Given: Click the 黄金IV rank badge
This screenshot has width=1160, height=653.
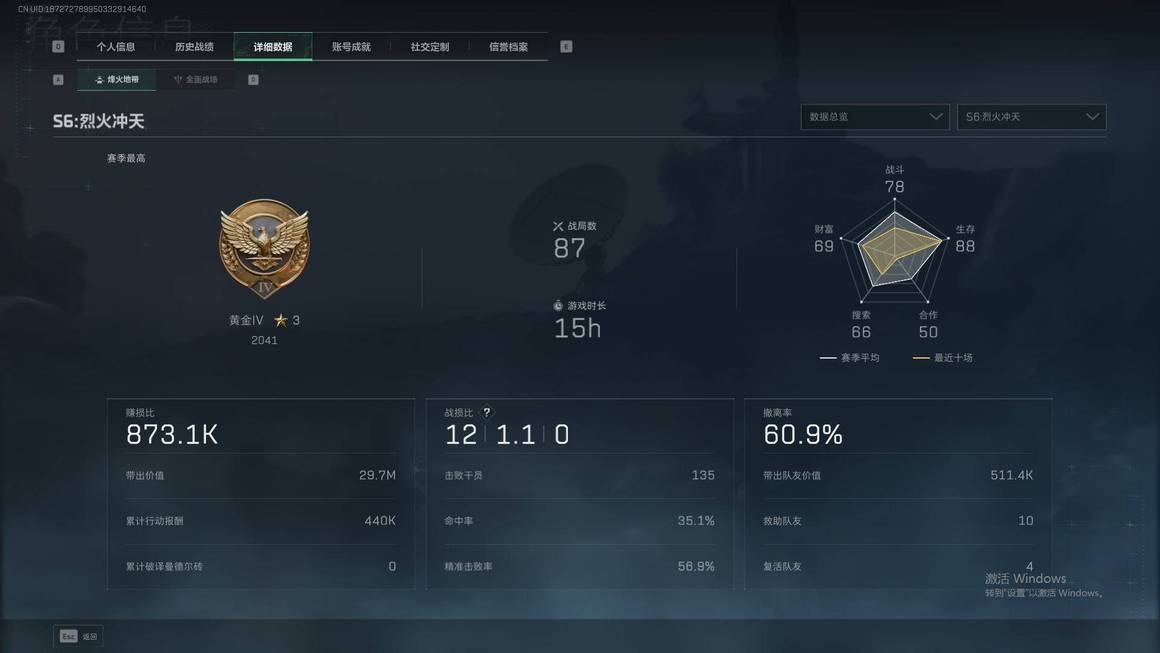Looking at the screenshot, I should coord(264,248).
